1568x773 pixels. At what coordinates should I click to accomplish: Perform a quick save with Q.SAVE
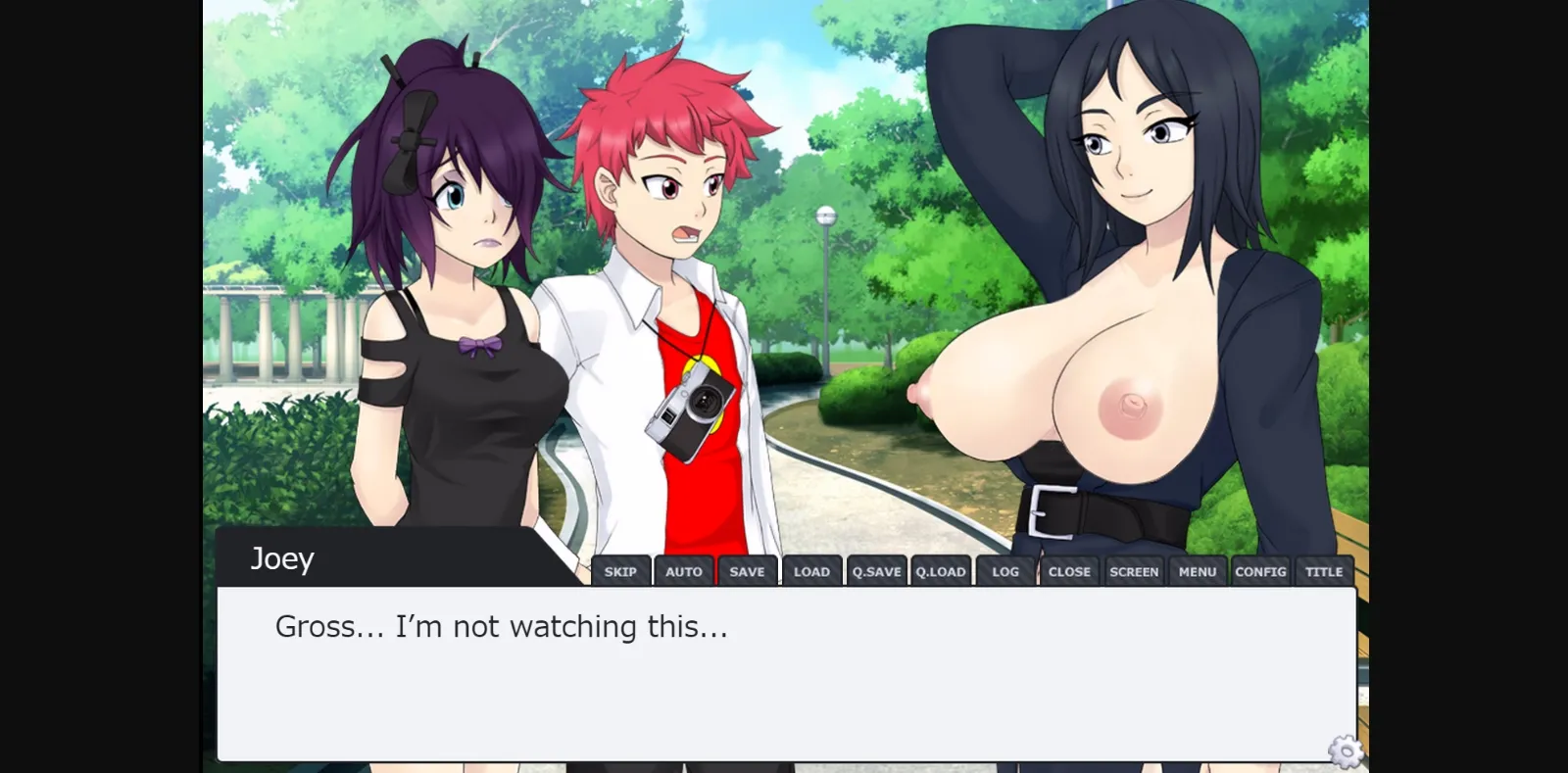point(876,570)
